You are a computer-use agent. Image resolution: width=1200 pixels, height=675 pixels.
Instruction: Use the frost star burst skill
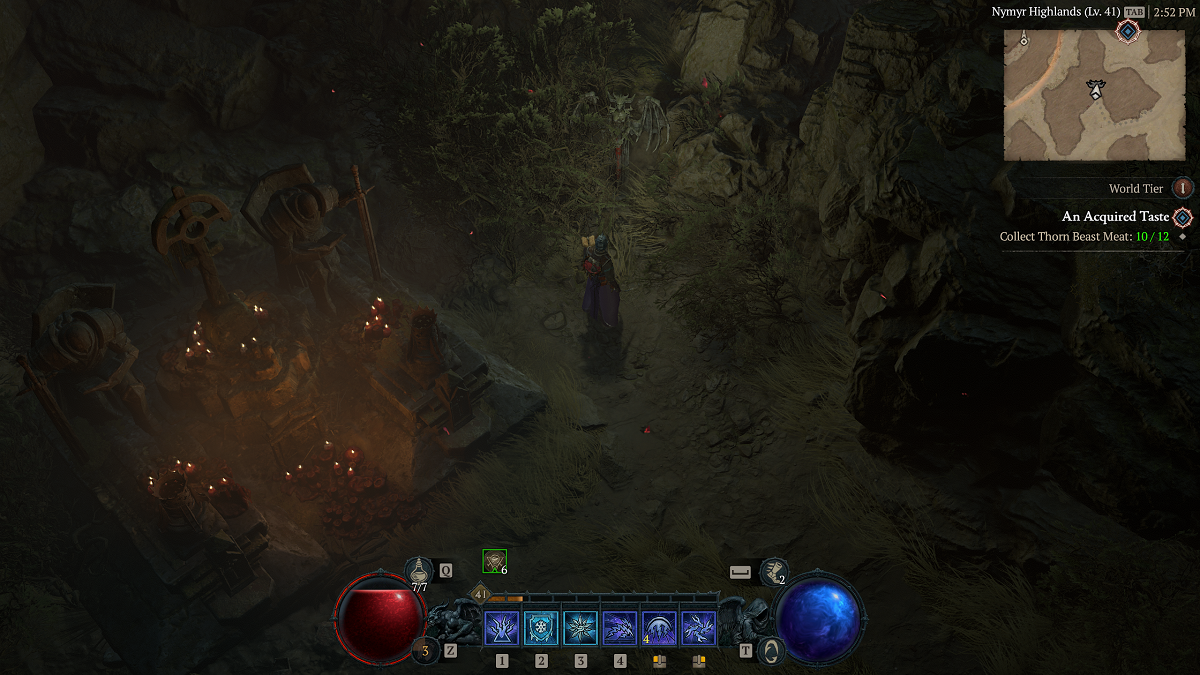coord(580,629)
